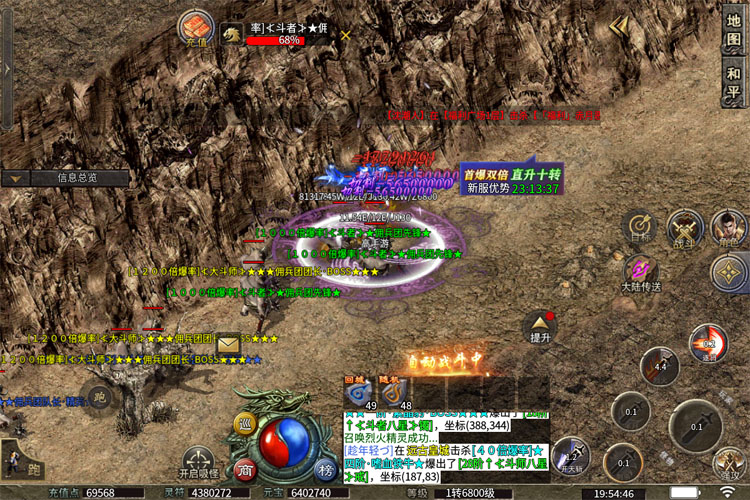Toggle the 开启吸怪 monster pull button

(198, 461)
